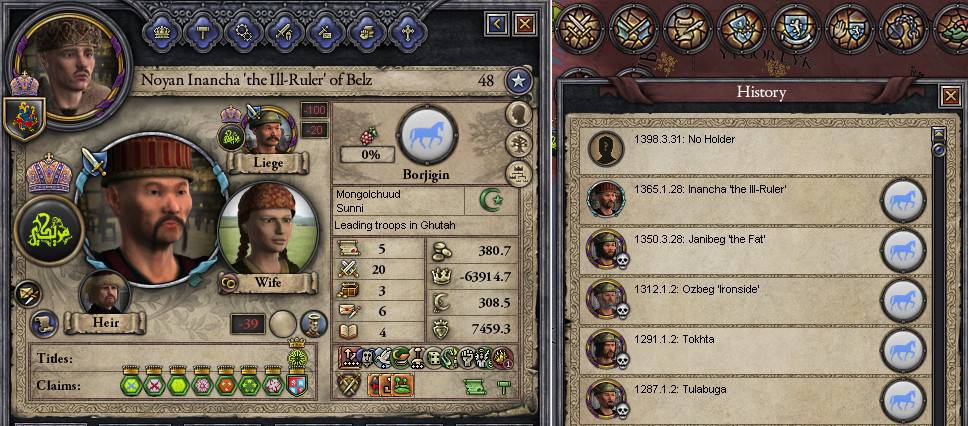Close the character sheet window
968x426 pixels.
pyautogui.click(x=524, y=22)
